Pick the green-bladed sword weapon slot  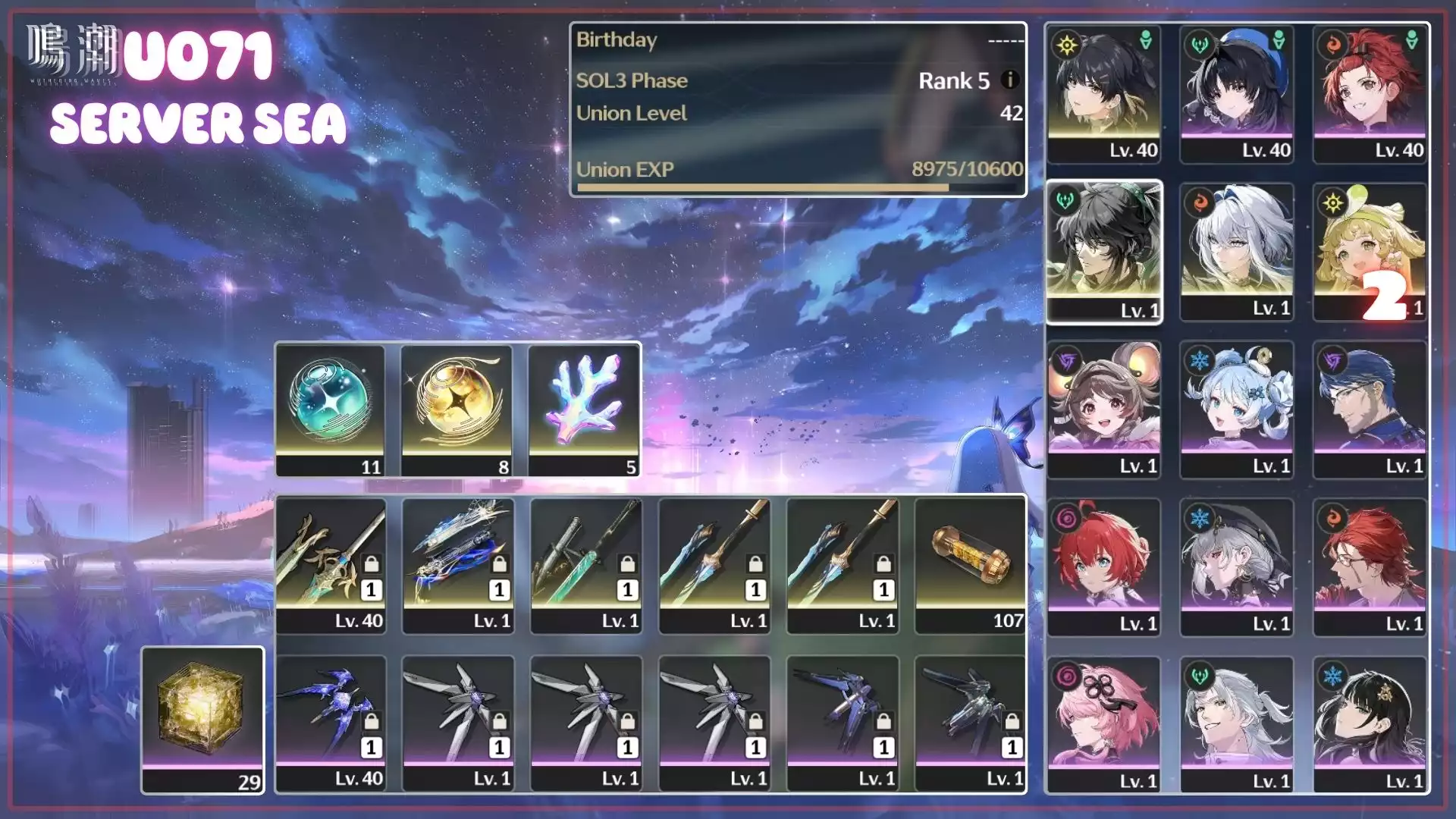click(586, 565)
